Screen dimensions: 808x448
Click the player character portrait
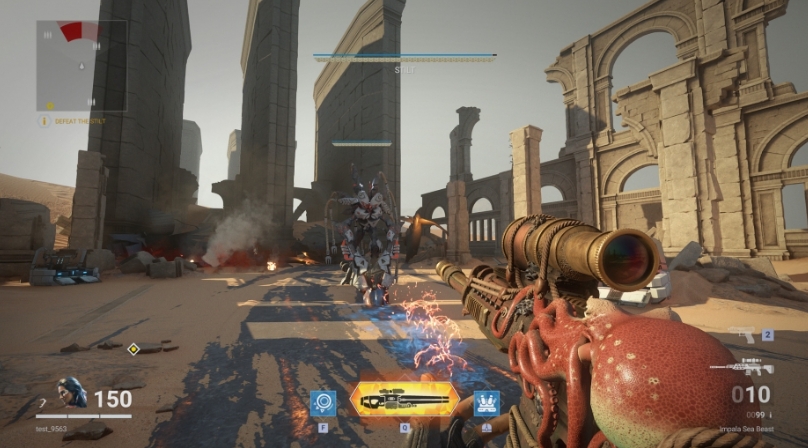point(71,393)
